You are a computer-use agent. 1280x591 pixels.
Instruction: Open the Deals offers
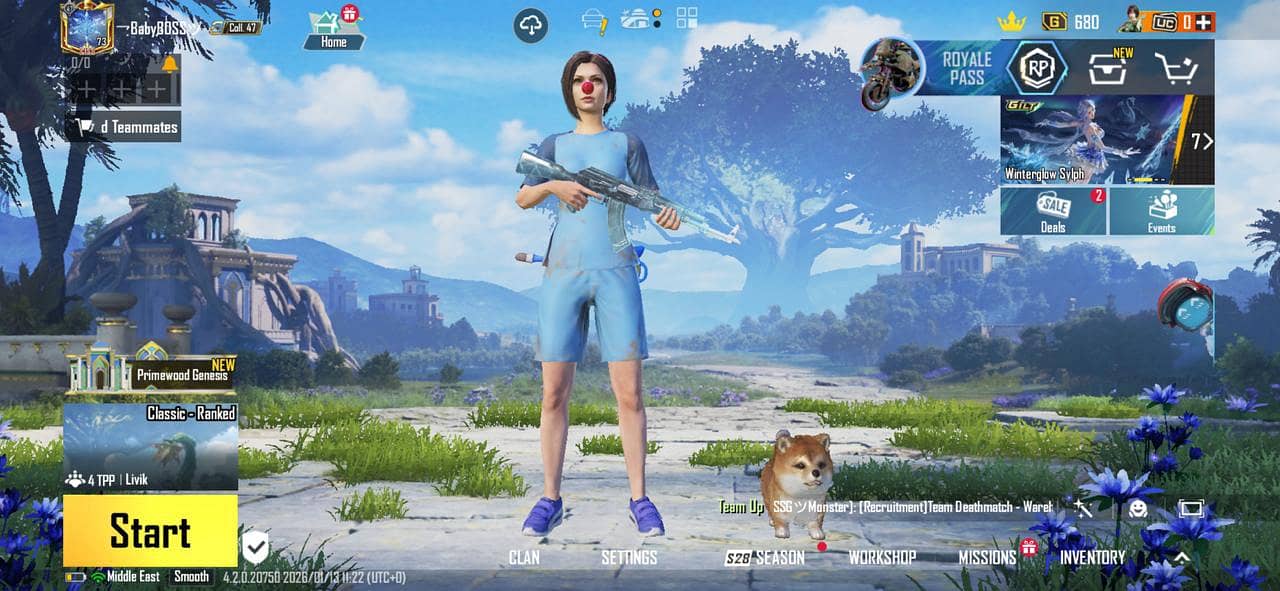(x=1053, y=210)
